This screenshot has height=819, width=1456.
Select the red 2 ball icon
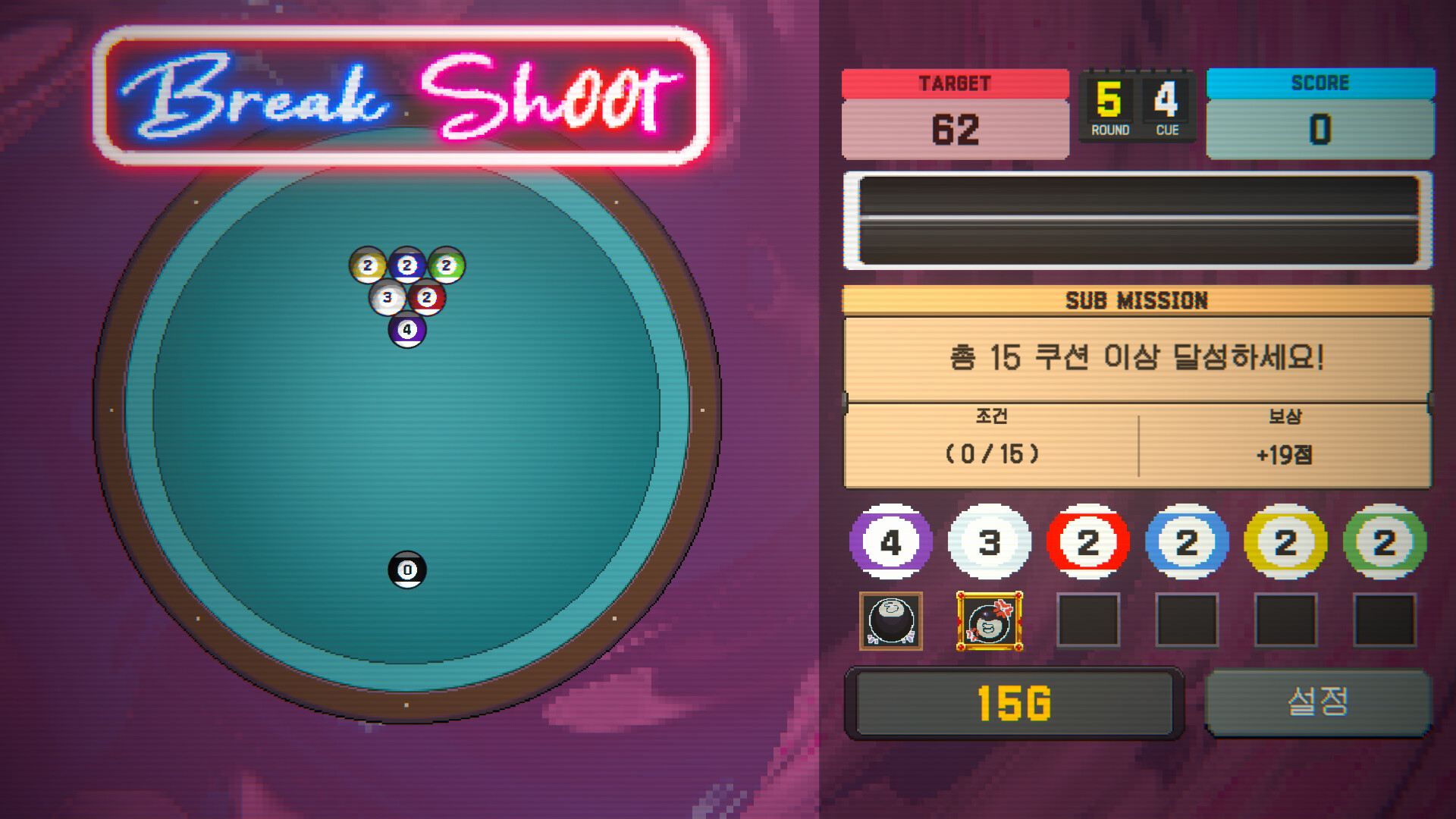tap(1089, 541)
